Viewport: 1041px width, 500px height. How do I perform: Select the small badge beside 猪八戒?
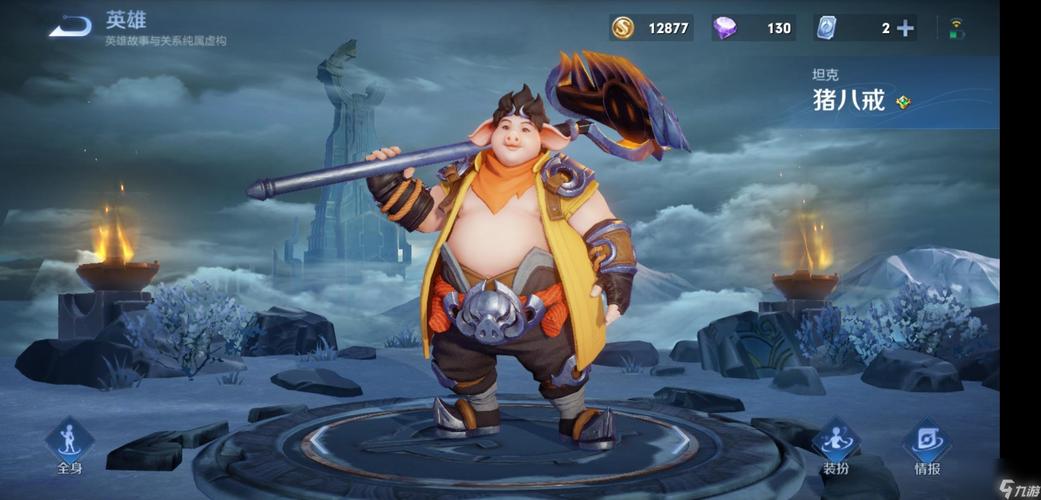pyautogui.click(x=903, y=101)
